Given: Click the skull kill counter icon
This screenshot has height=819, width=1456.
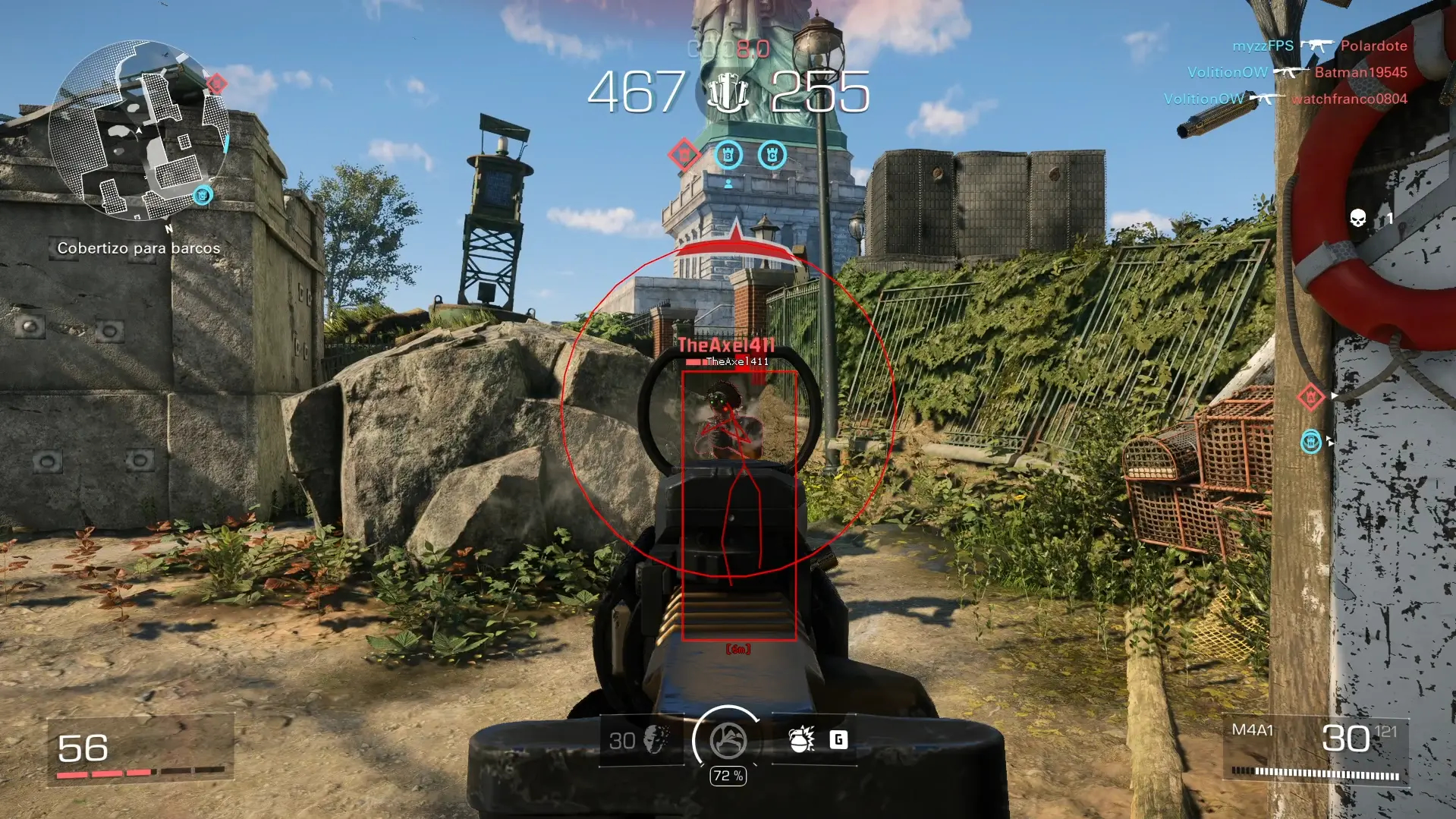Looking at the screenshot, I should tap(1358, 219).
